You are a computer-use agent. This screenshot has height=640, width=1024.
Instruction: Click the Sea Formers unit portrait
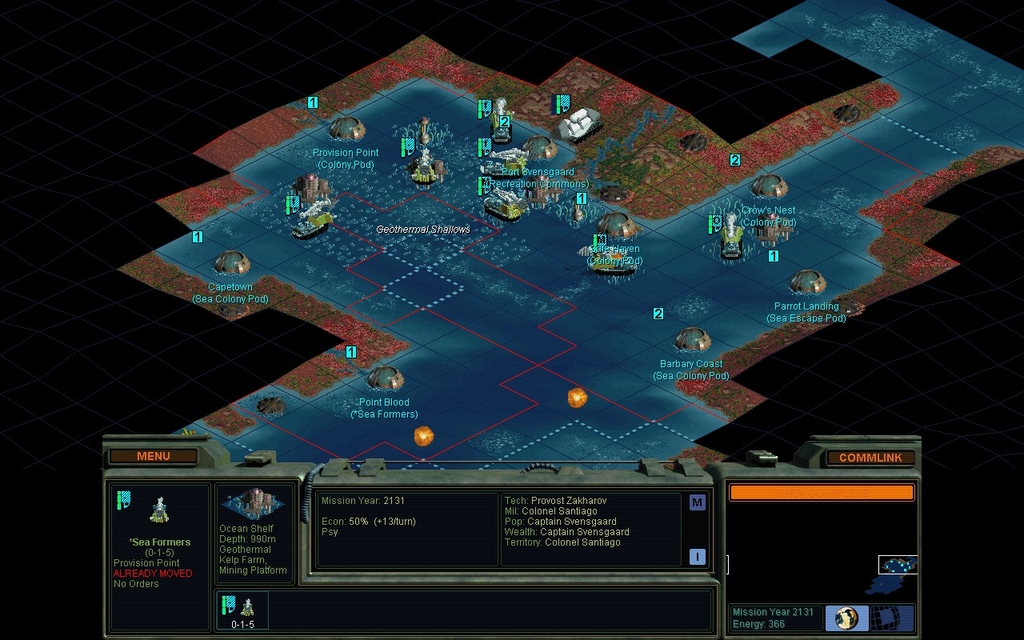coord(159,510)
